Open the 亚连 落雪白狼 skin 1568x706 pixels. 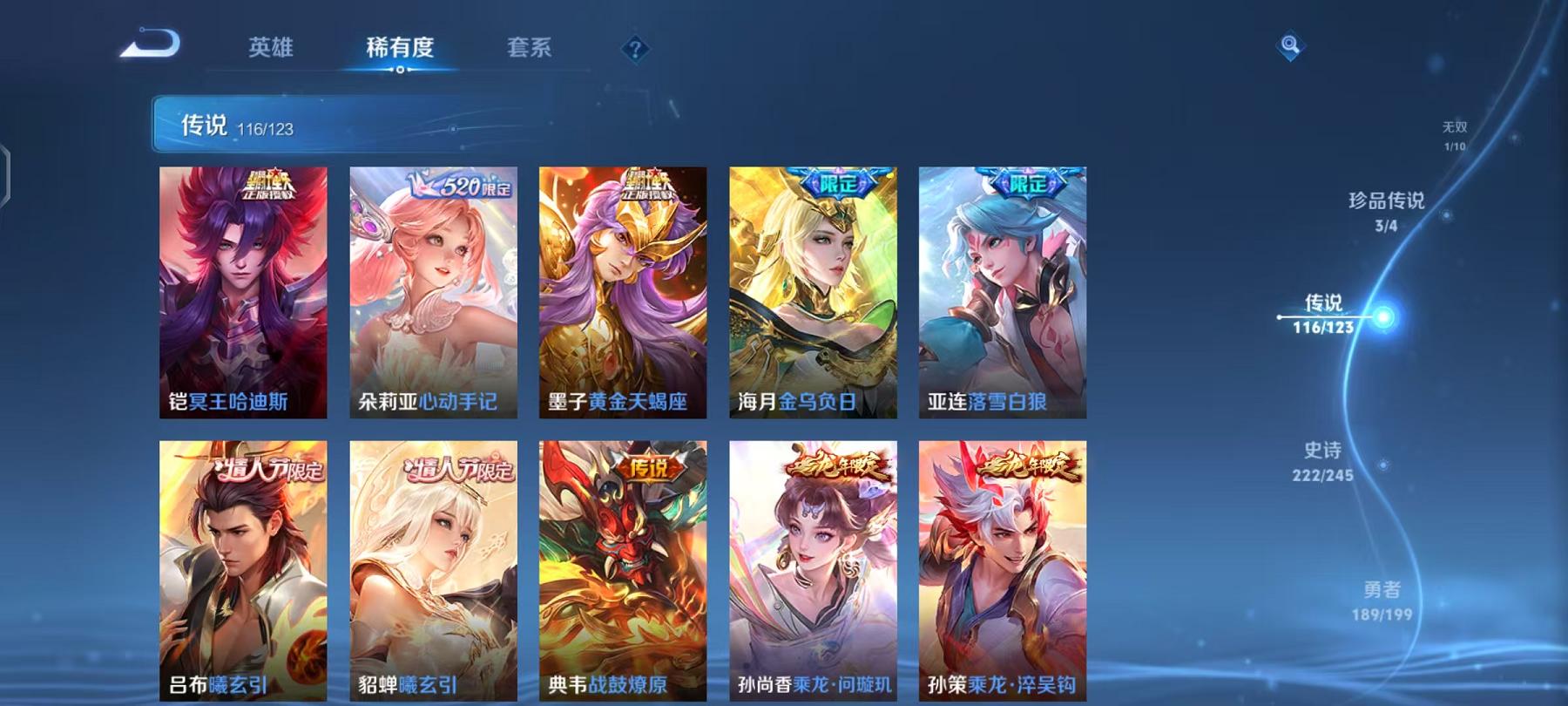pos(995,296)
